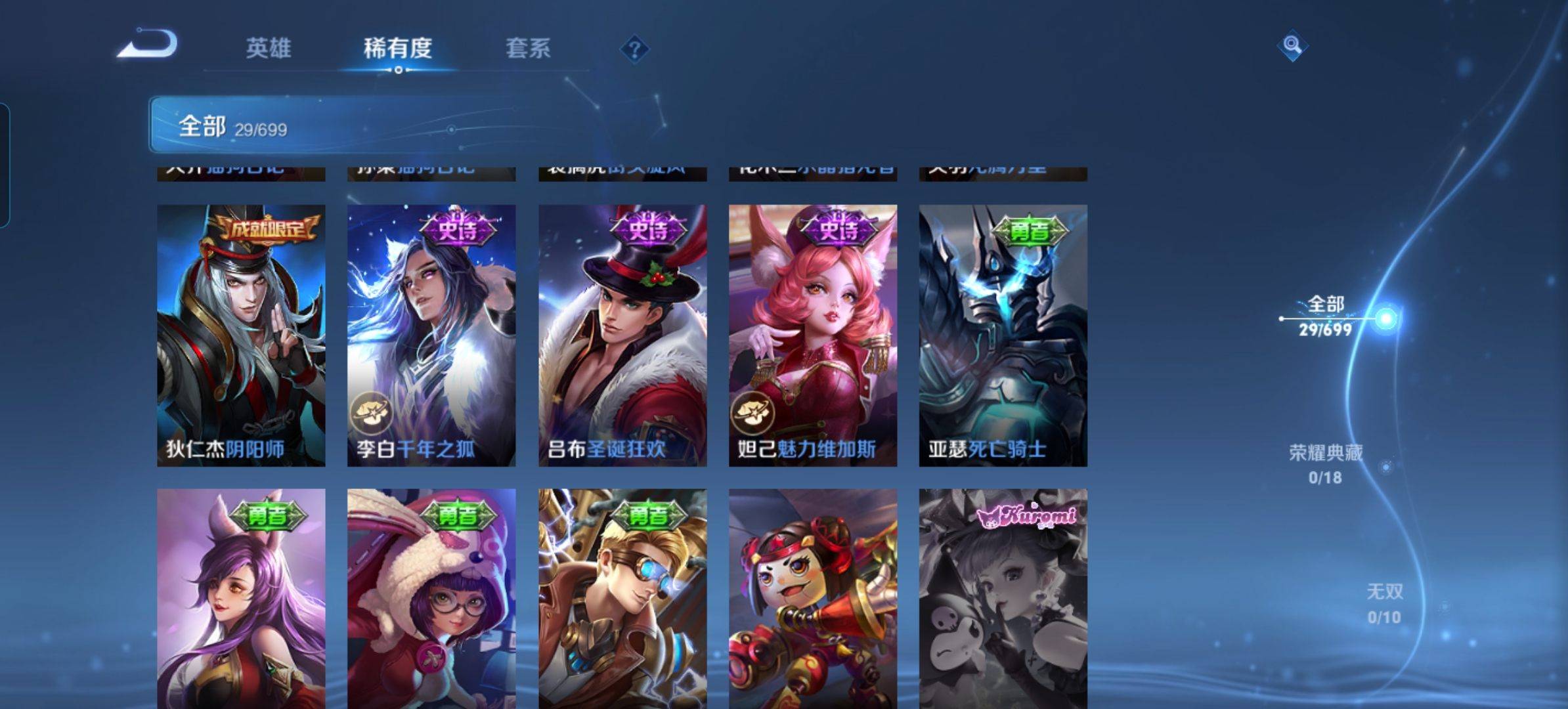1568x709 pixels.
Task: Pick the 吕布 圣诞狂欢 skin card
Action: (622, 335)
